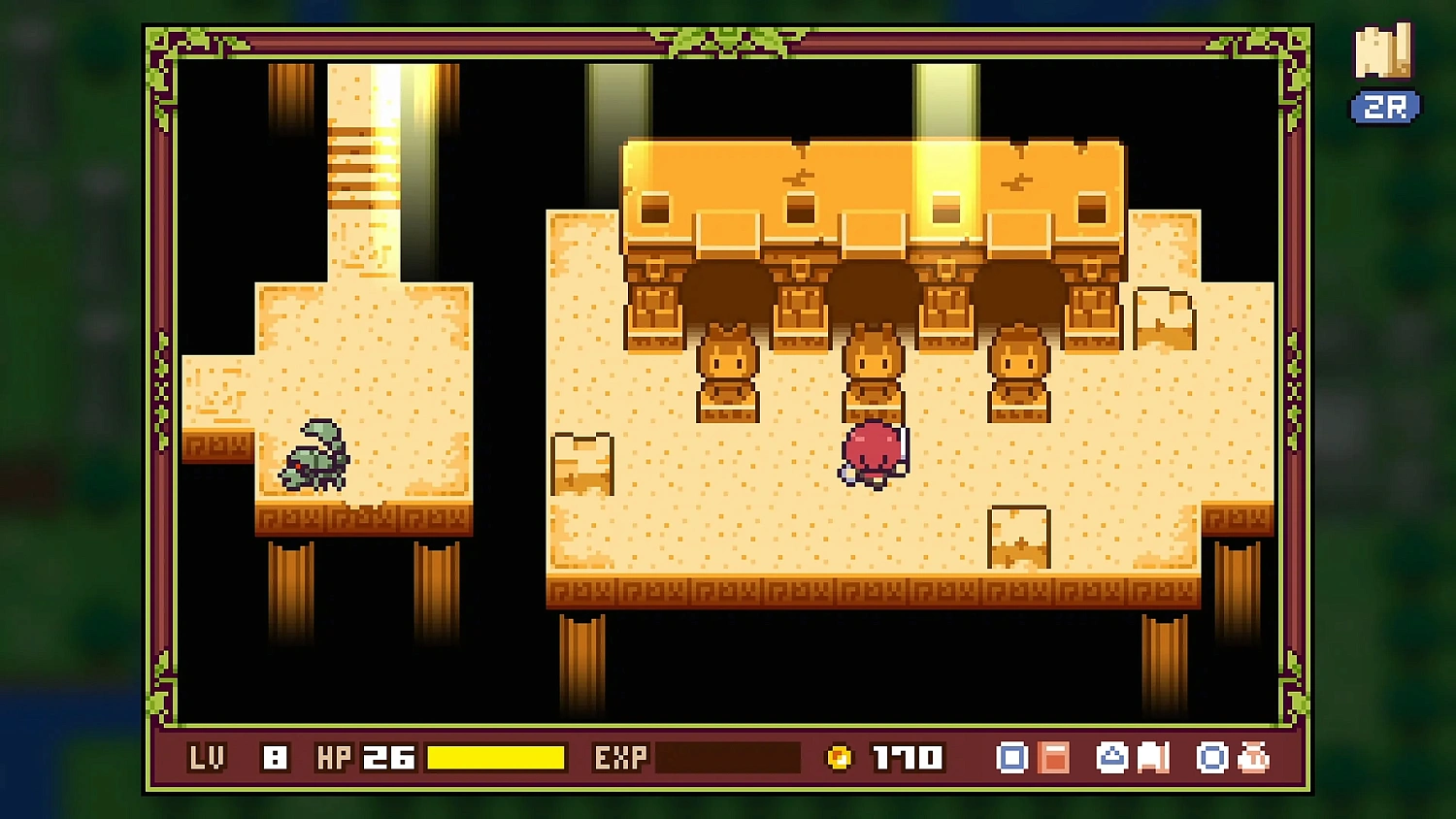The height and width of the screenshot is (819, 1456).
Task: Select the blue square button slot in the HUD
Action: click(x=1011, y=757)
